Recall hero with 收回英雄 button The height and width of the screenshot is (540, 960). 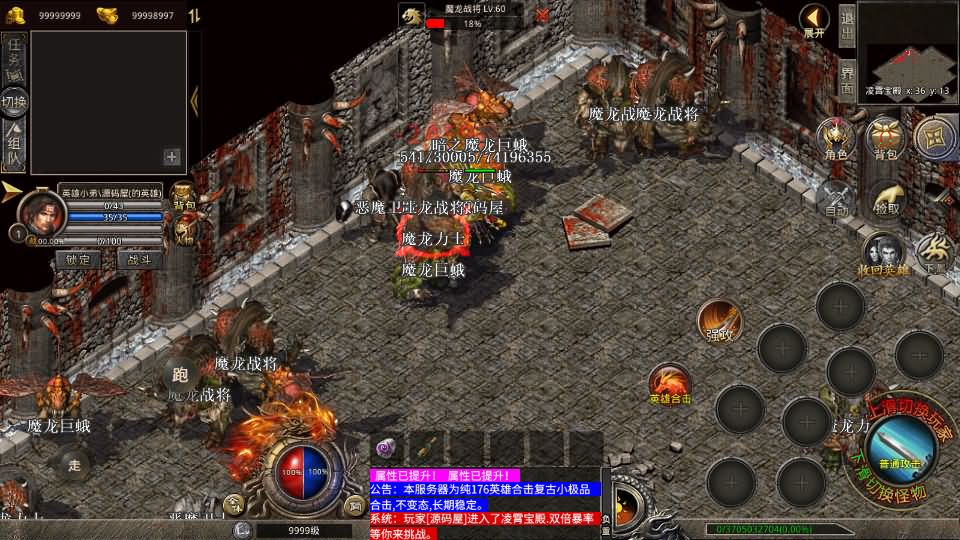882,256
